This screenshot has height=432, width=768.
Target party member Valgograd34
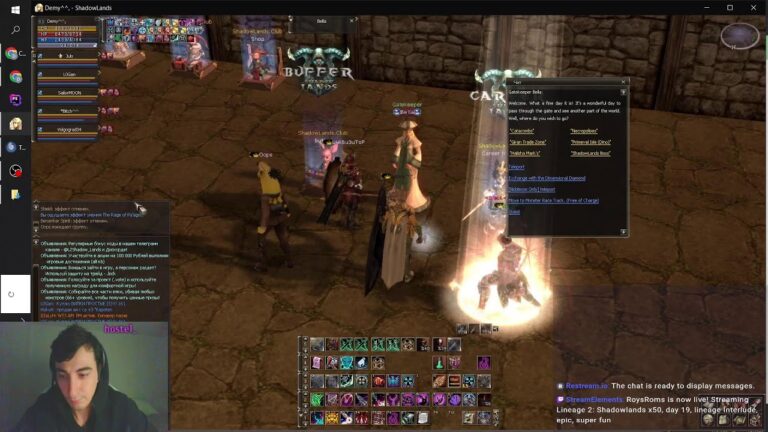click(69, 130)
